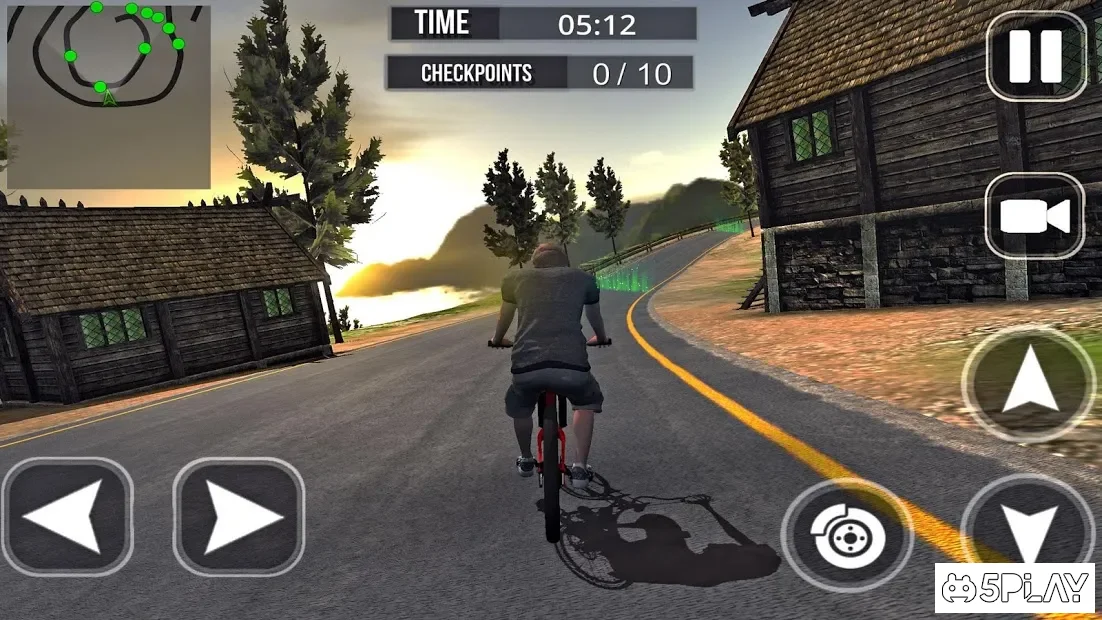Click the 5Play watermark logo
The height and width of the screenshot is (620, 1102).
[1015, 588]
